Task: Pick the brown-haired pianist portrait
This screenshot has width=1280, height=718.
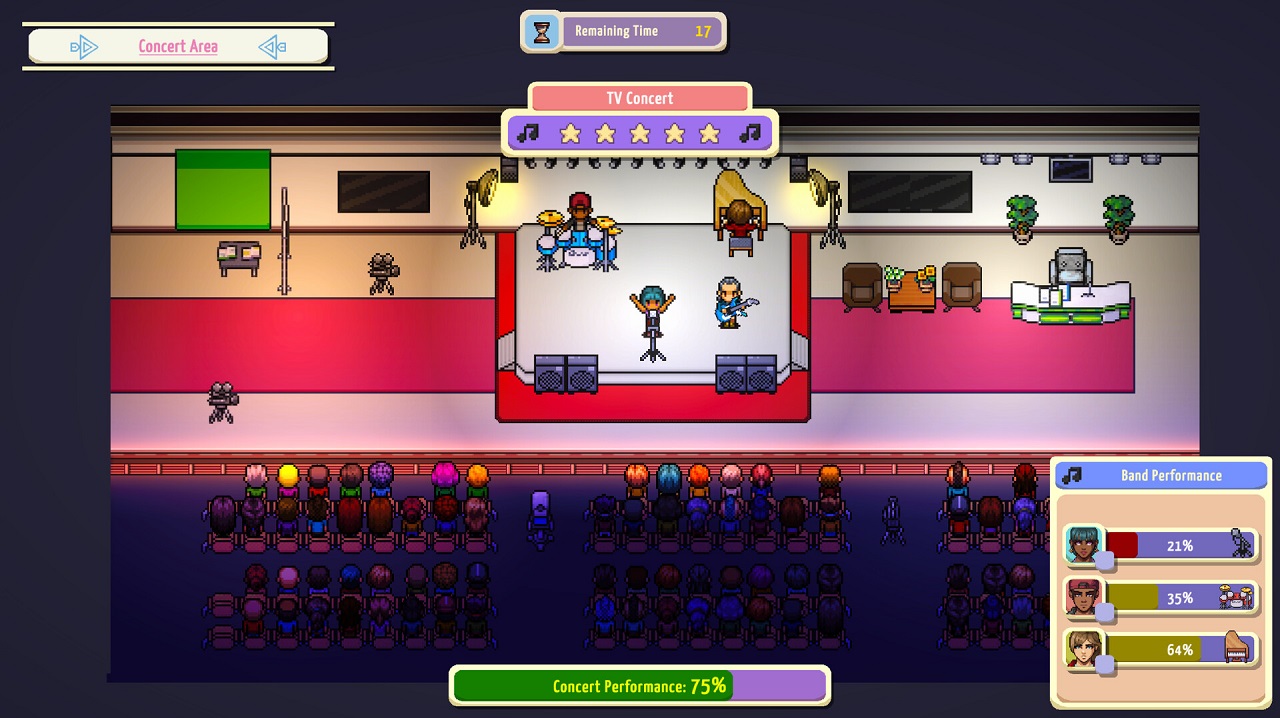Action: (x=1083, y=650)
